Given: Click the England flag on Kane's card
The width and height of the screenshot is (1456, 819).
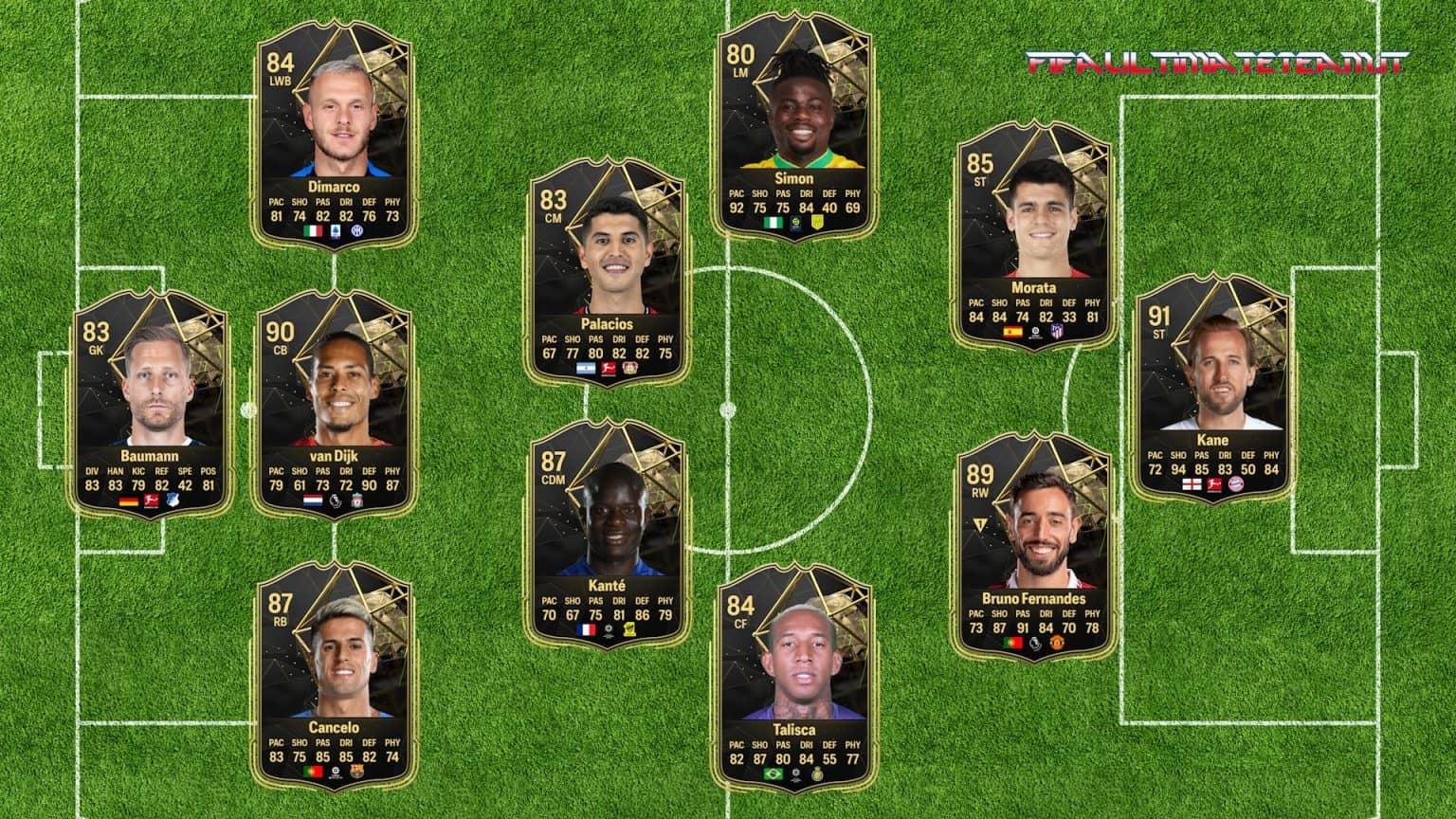Looking at the screenshot, I should (x=1192, y=484).
